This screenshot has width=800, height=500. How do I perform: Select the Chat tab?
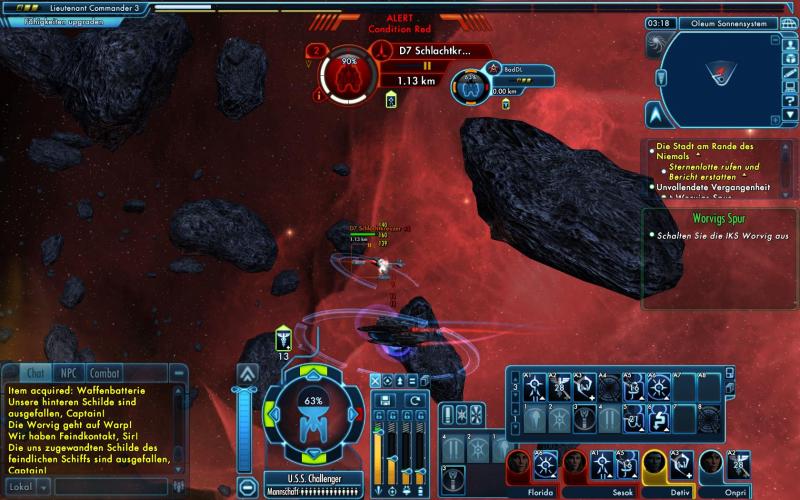[x=34, y=372]
